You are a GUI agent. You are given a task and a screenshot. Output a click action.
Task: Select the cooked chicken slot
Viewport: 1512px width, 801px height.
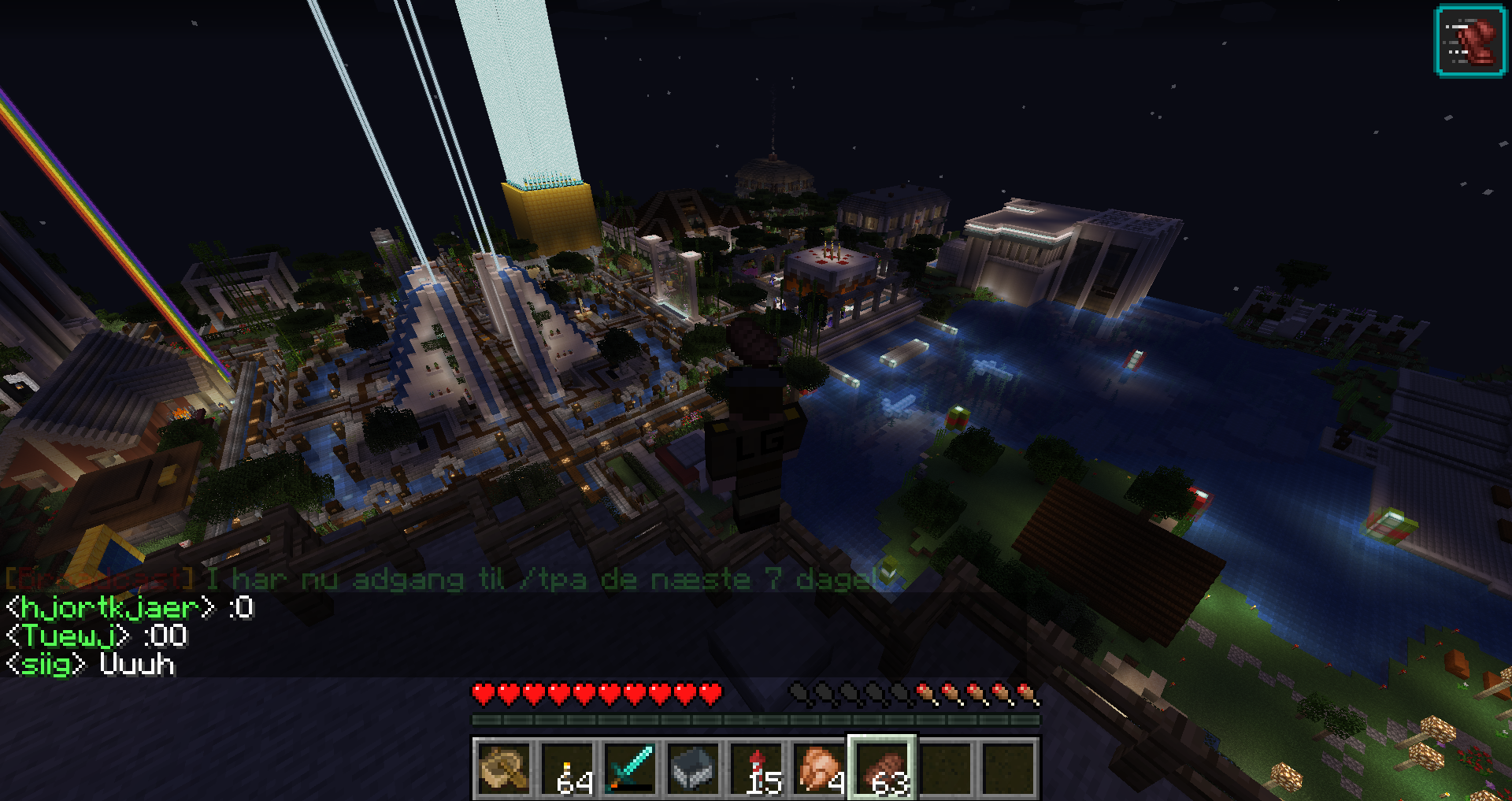(819, 769)
